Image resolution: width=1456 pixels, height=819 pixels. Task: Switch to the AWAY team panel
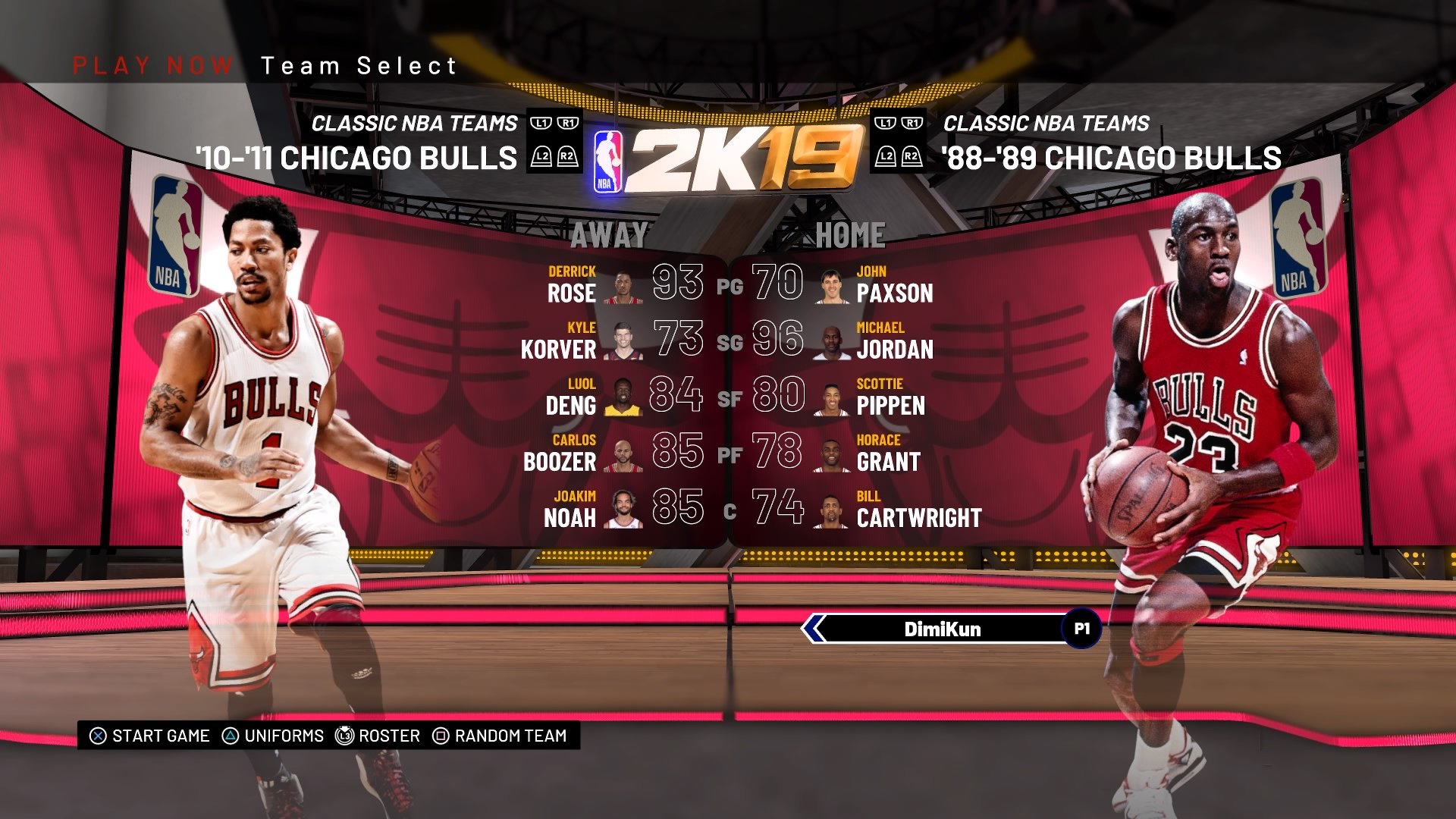coord(609,236)
